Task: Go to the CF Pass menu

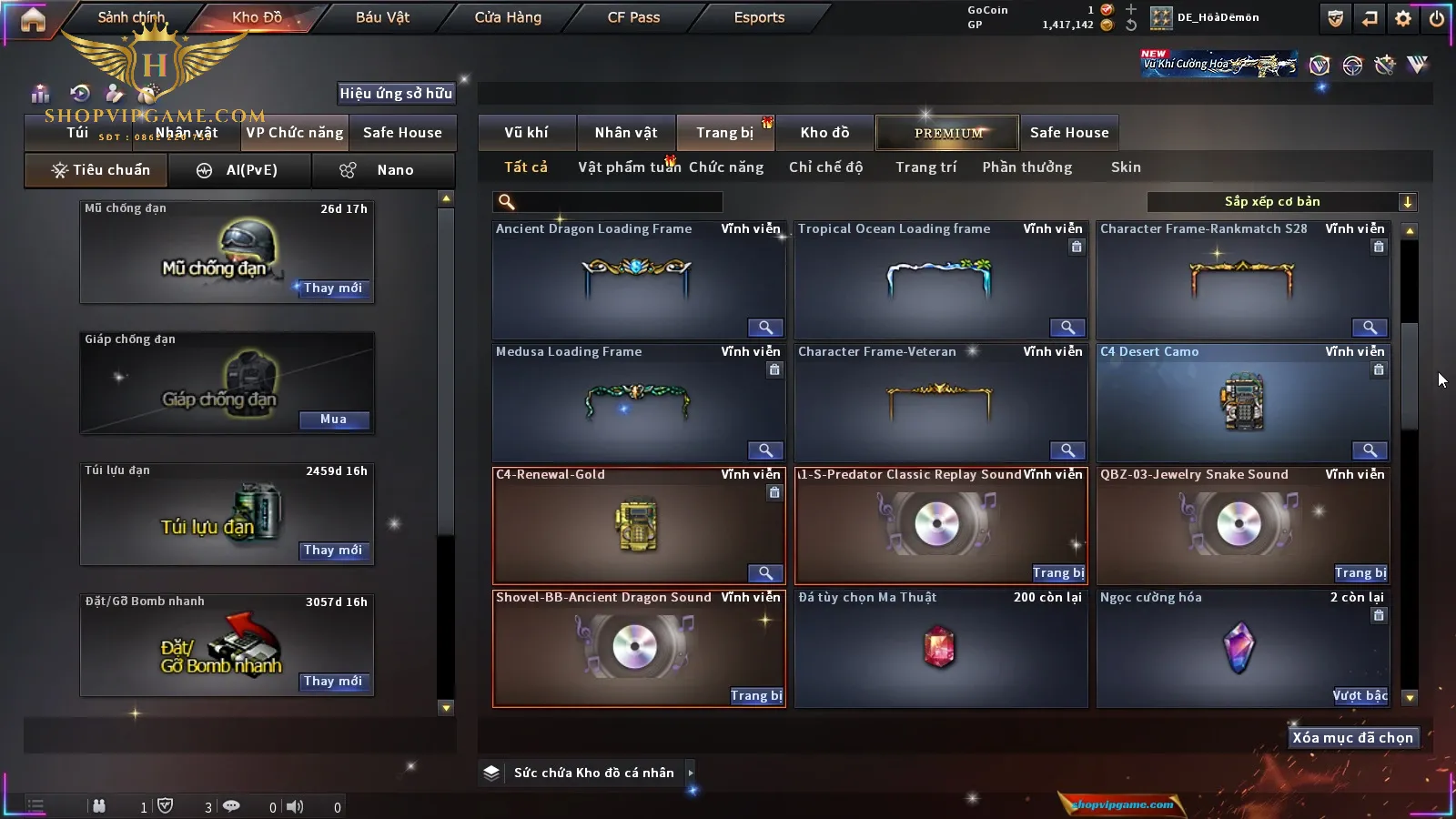Action: click(x=633, y=17)
